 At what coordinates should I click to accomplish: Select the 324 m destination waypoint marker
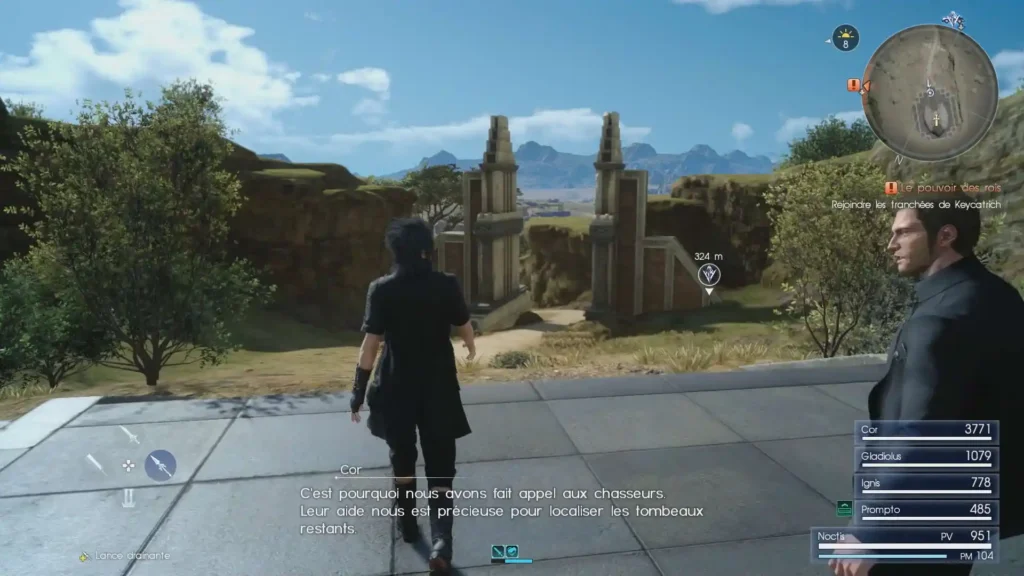tap(709, 274)
